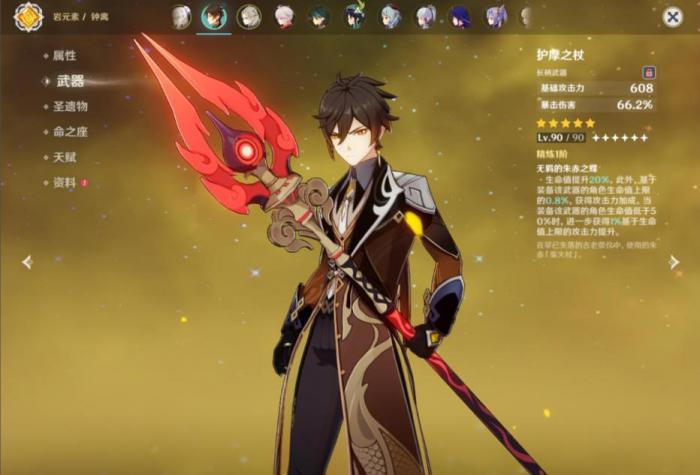Viewport: 700px width, 475px height.
Task: Switch to the 天赋 talents page
Action: (65, 157)
